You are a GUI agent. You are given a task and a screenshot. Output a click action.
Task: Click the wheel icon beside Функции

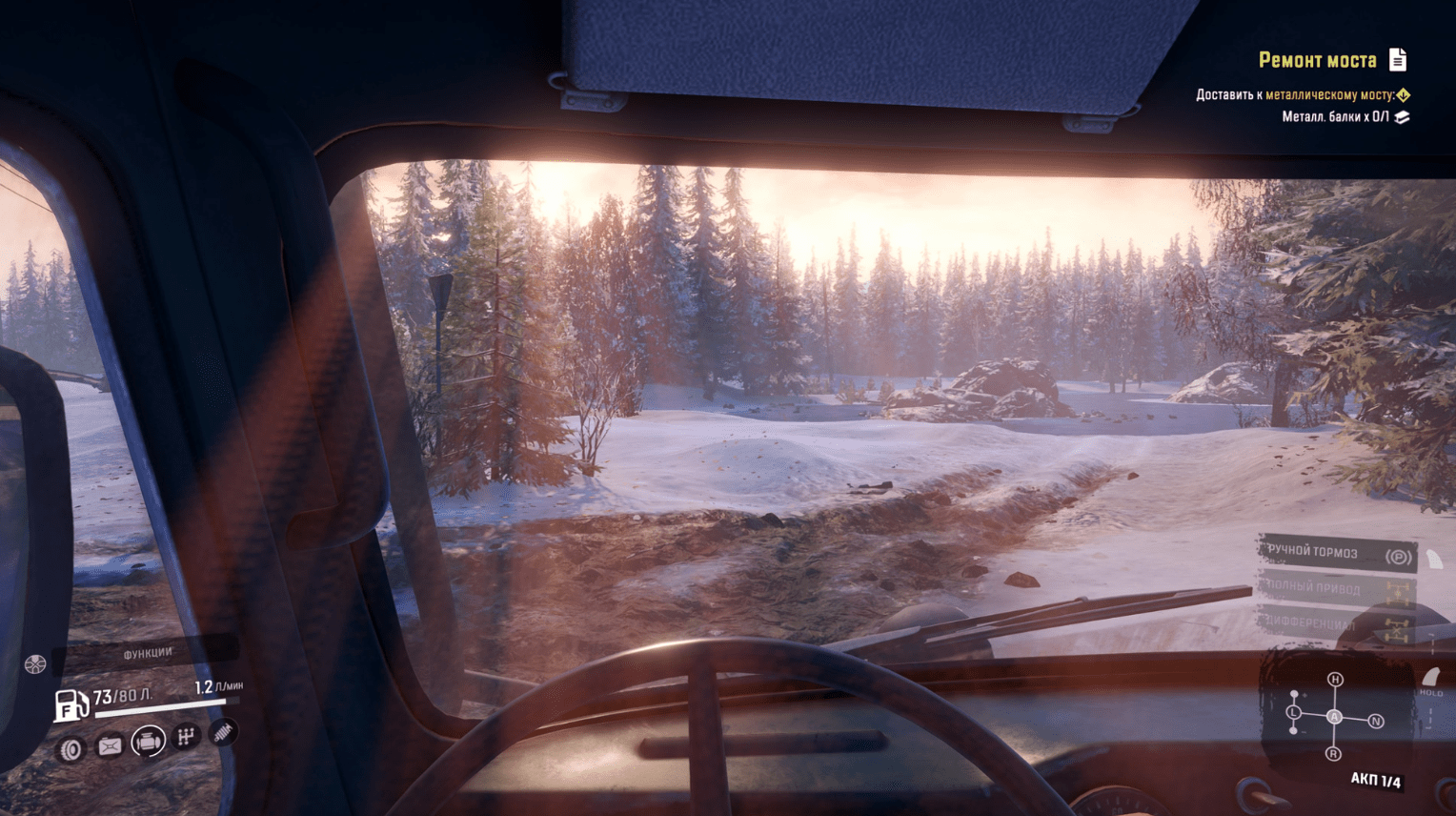35,664
